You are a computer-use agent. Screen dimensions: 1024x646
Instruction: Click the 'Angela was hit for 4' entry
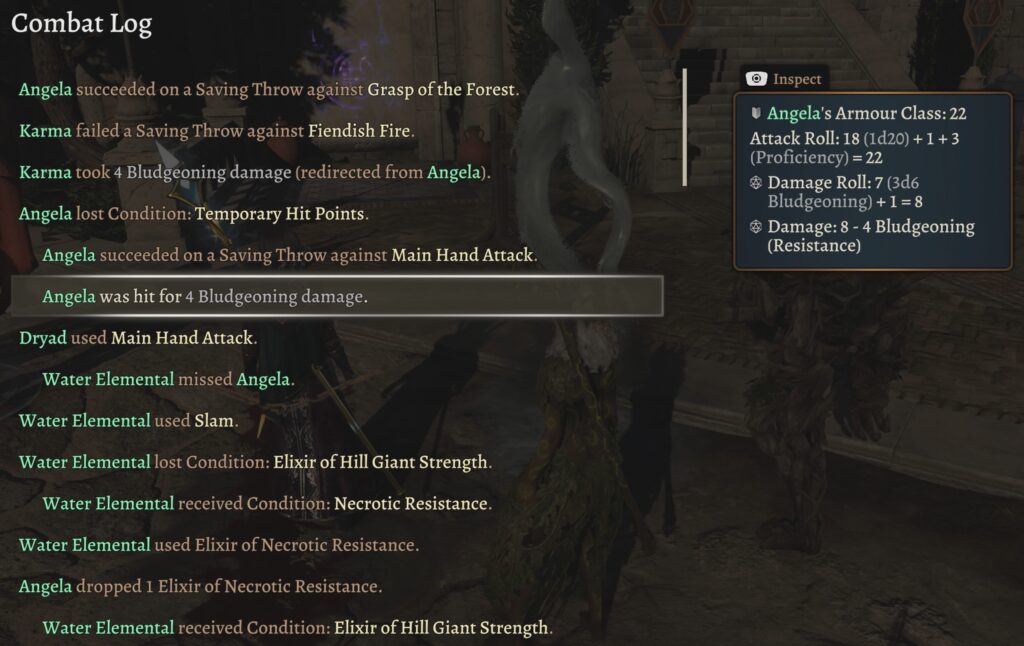pyautogui.click(x=205, y=296)
